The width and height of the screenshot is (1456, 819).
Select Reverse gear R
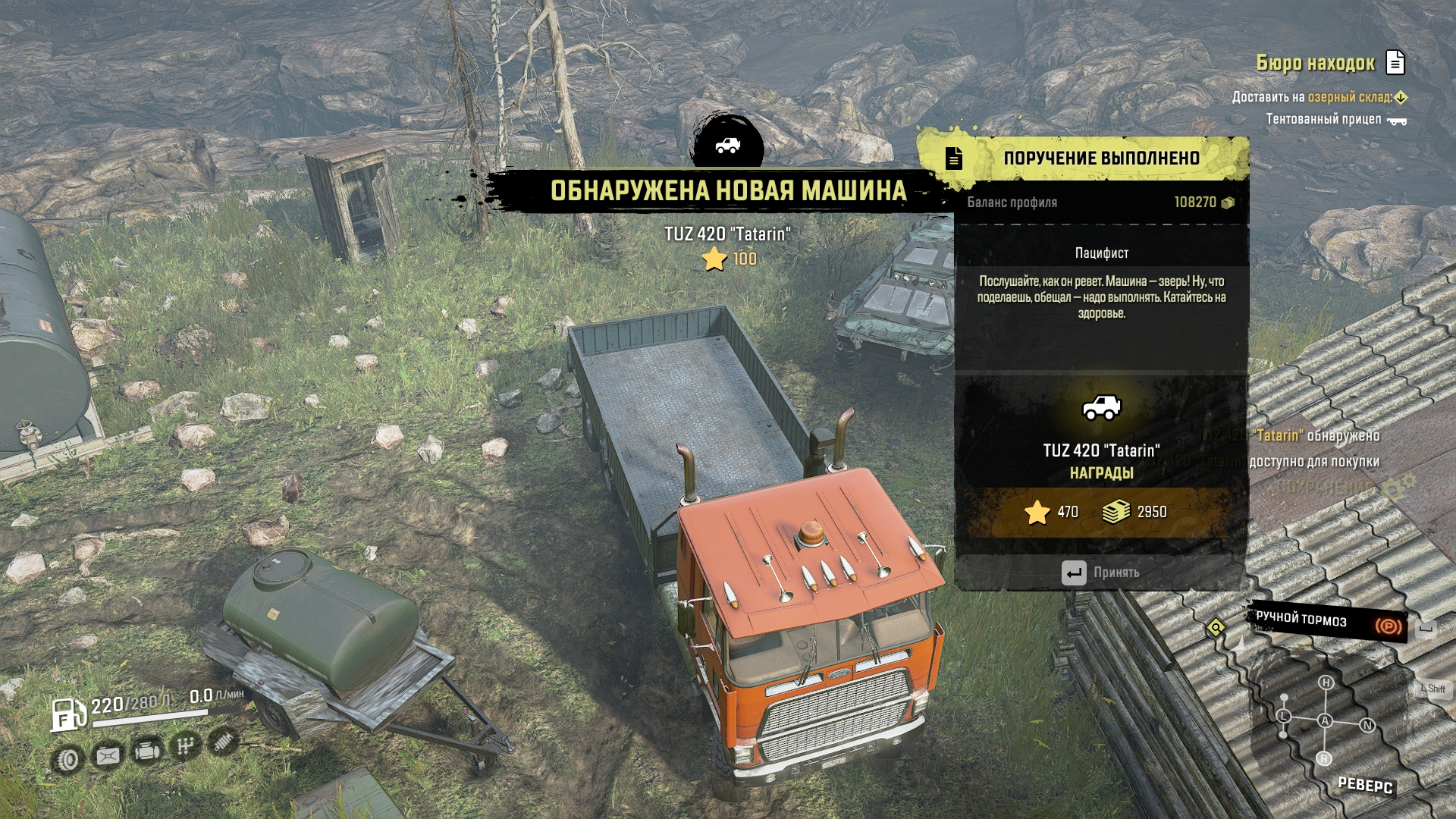coord(1324,758)
